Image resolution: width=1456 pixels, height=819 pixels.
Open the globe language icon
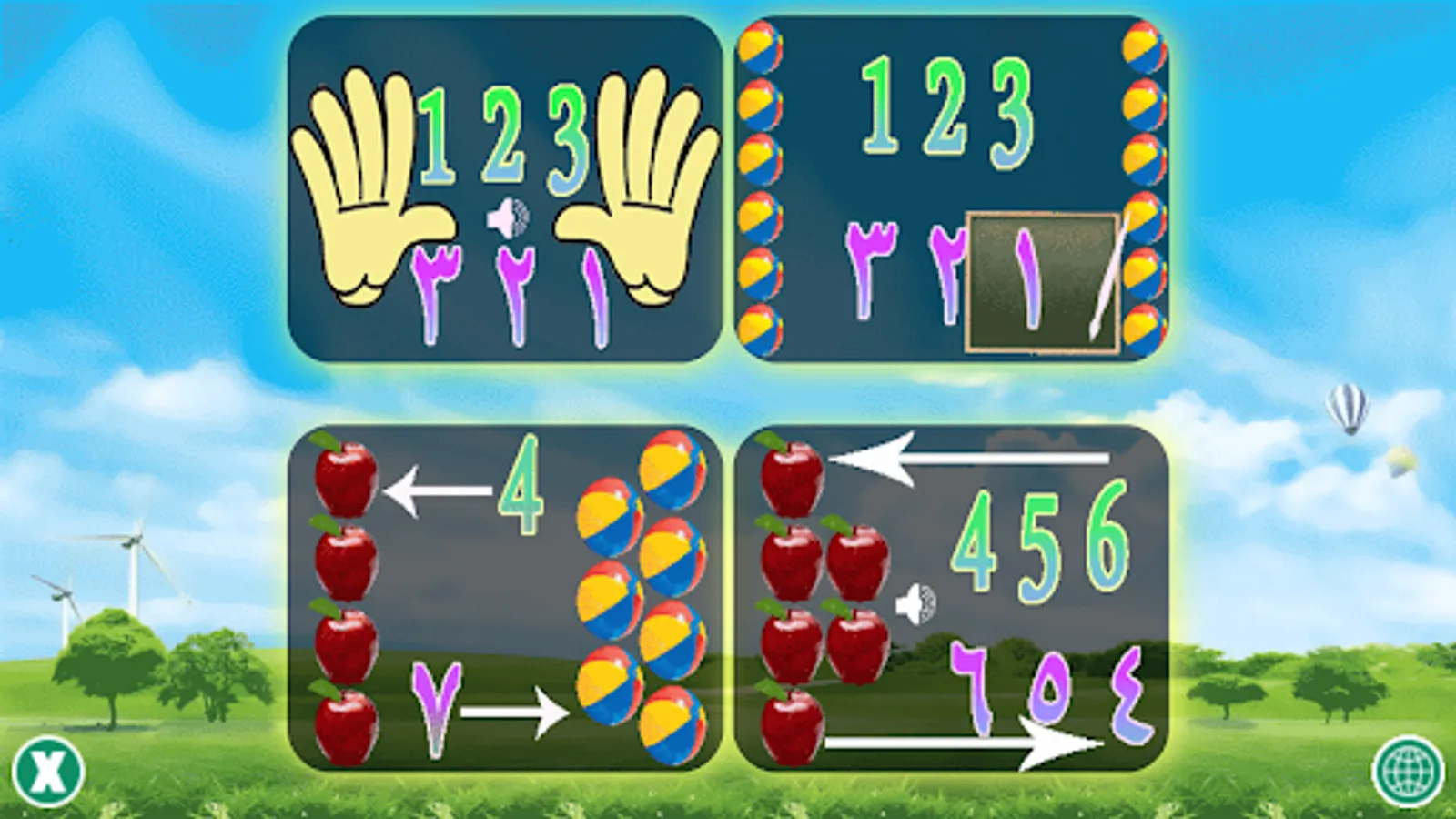(1410, 773)
